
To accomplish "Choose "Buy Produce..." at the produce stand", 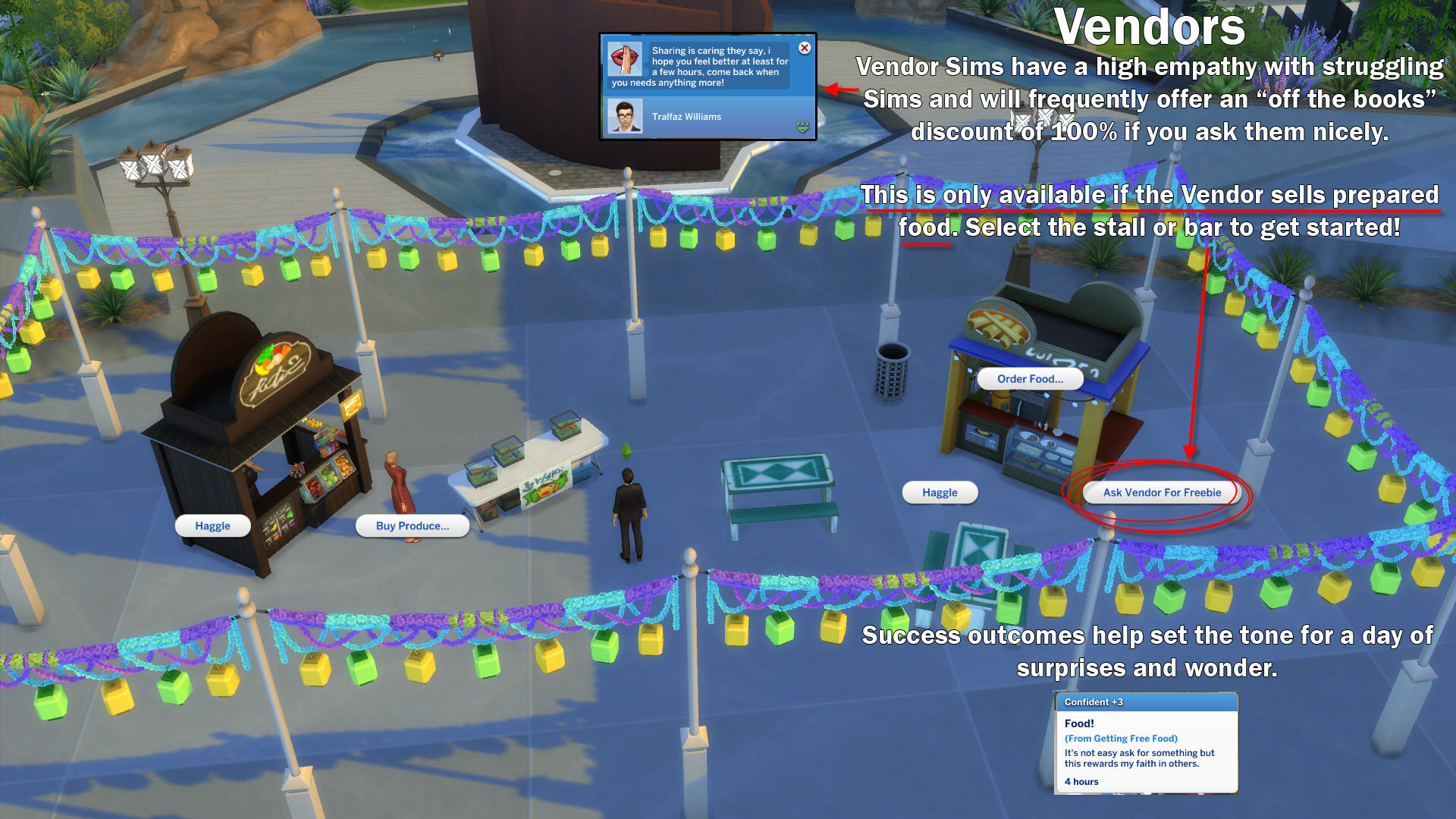I will 412,526.
